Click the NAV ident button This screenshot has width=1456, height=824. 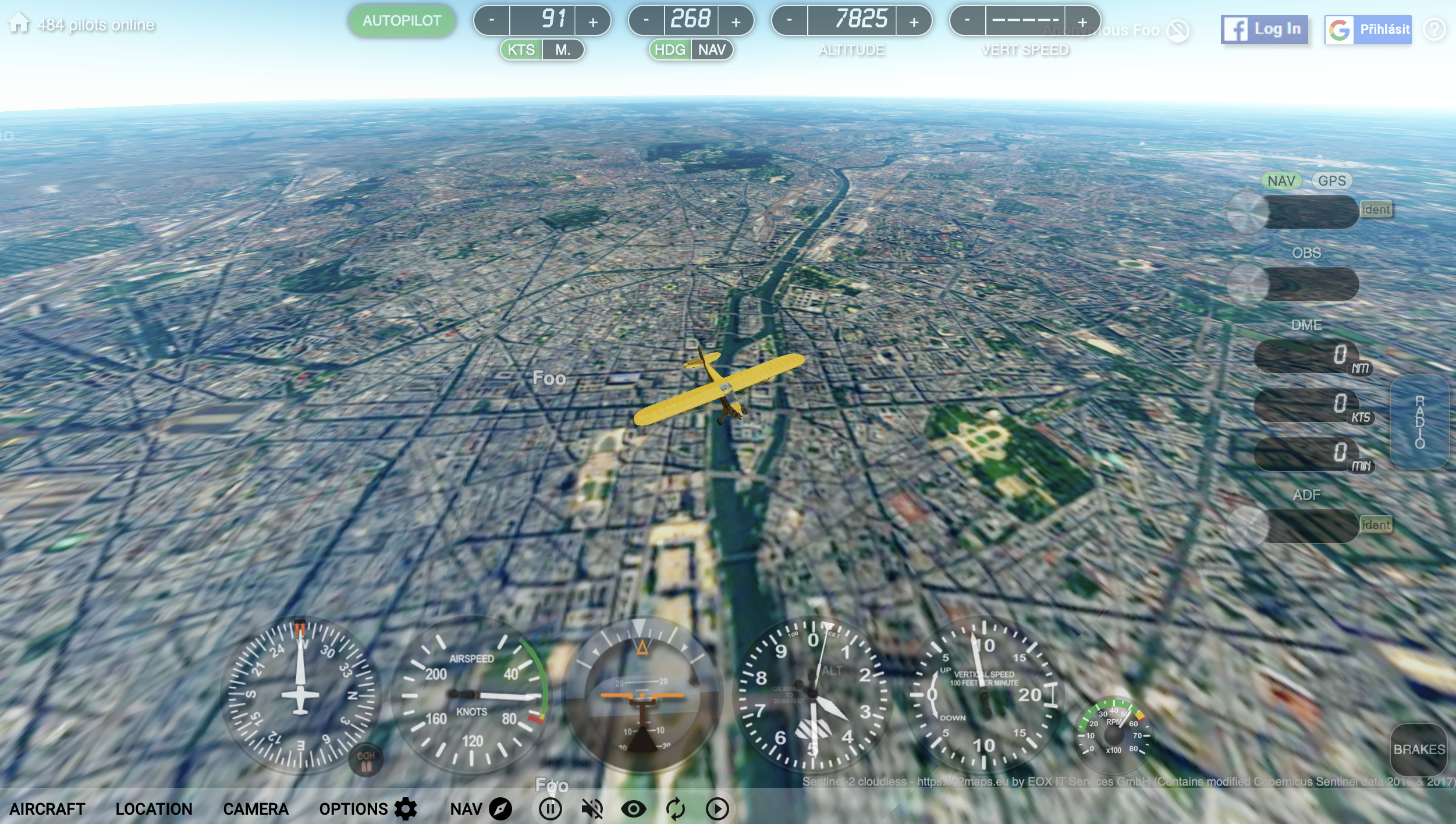tap(1377, 209)
